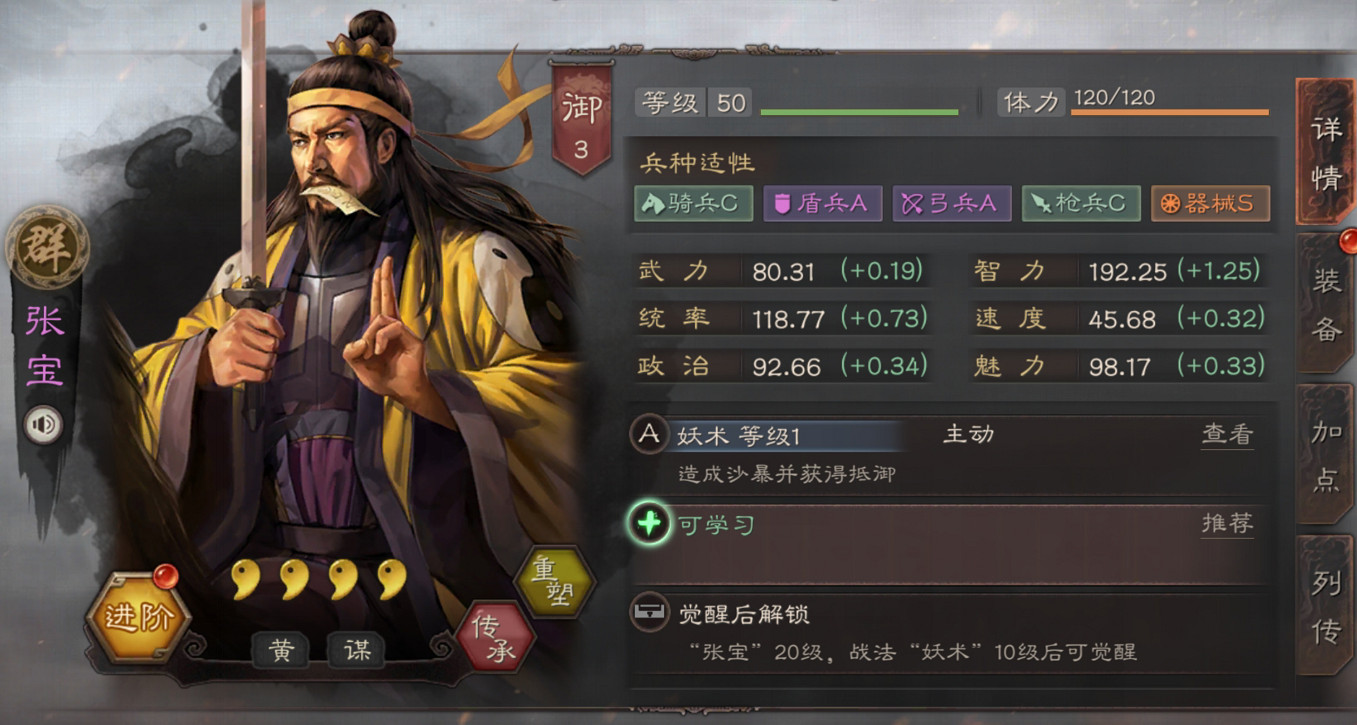Image resolution: width=1357 pixels, height=725 pixels.
Task: Click the 推荐 recommendation link
Action: 1227,522
